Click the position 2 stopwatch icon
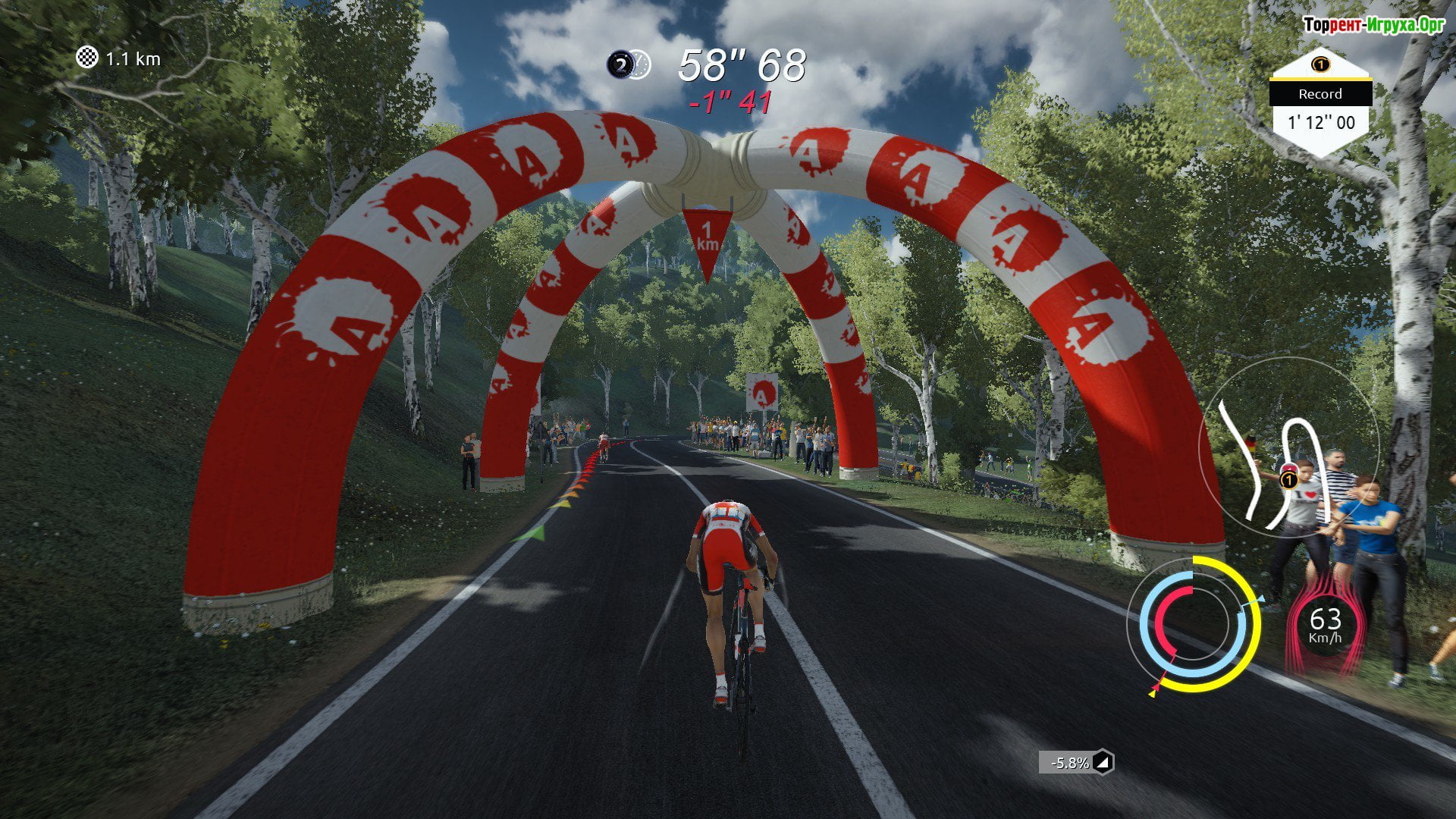 (628, 65)
